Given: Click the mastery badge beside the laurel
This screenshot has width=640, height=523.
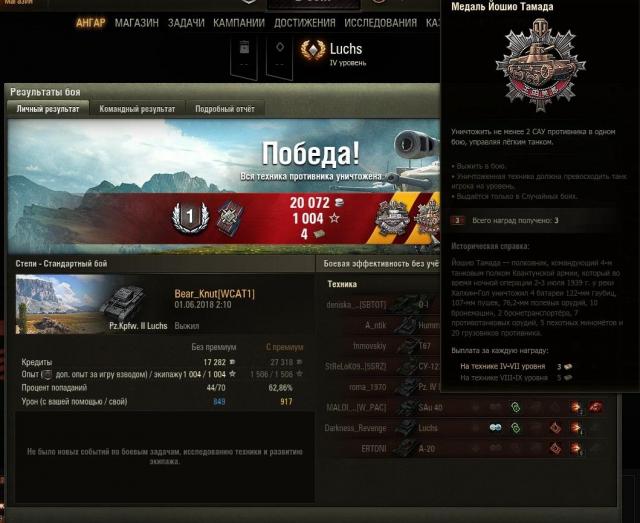Looking at the screenshot, I should pos(231,215).
